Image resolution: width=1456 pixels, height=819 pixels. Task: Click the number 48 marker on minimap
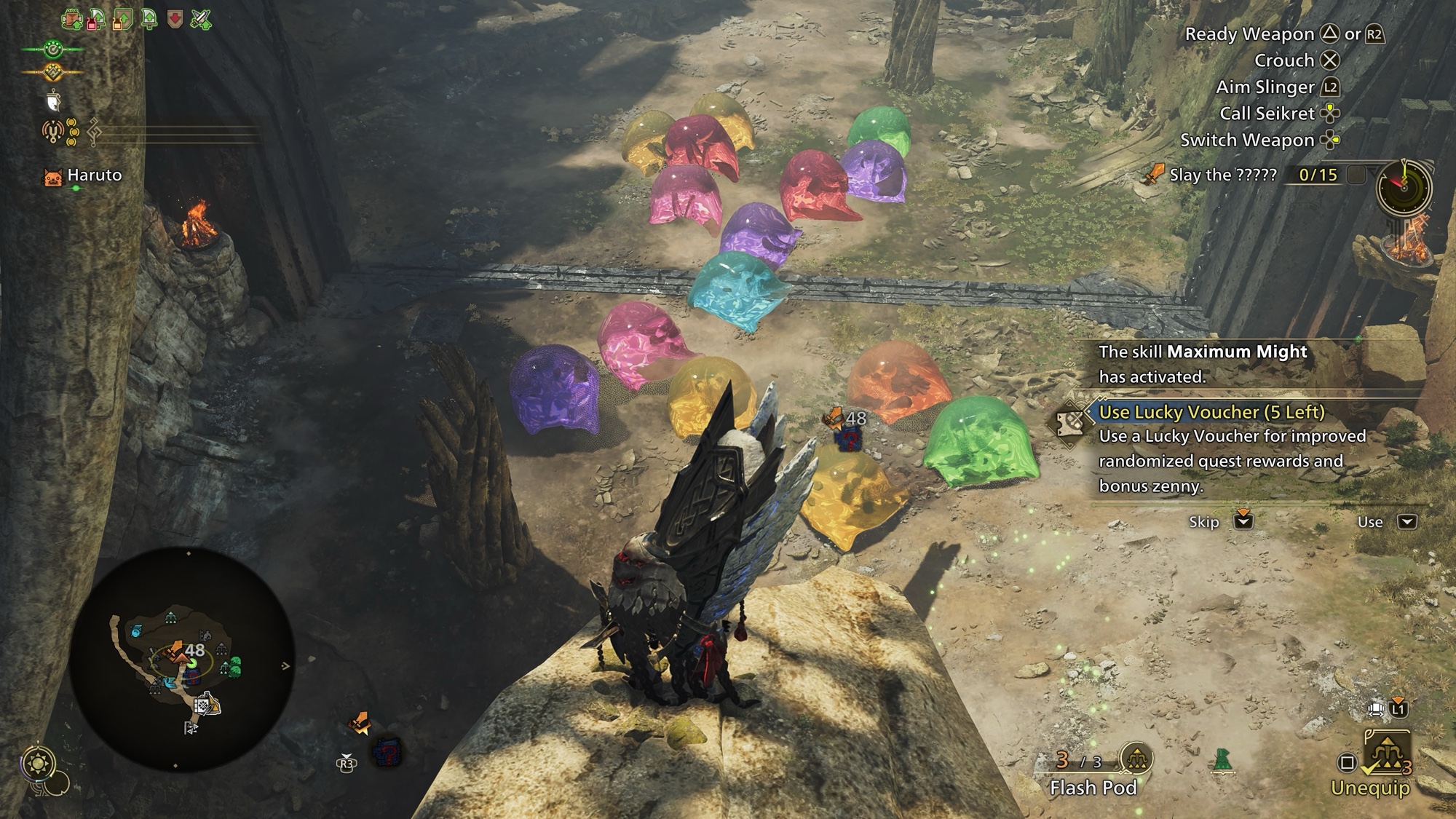(194, 650)
